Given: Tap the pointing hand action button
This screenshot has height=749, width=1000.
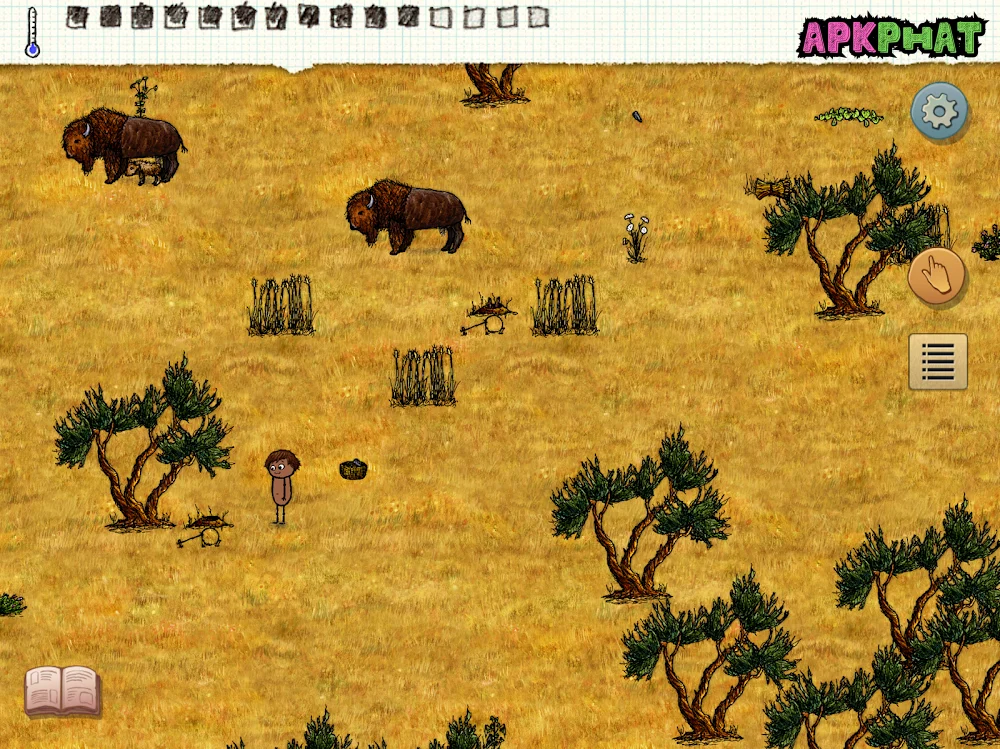Looking at the screenshot, I should coord(937,276).
